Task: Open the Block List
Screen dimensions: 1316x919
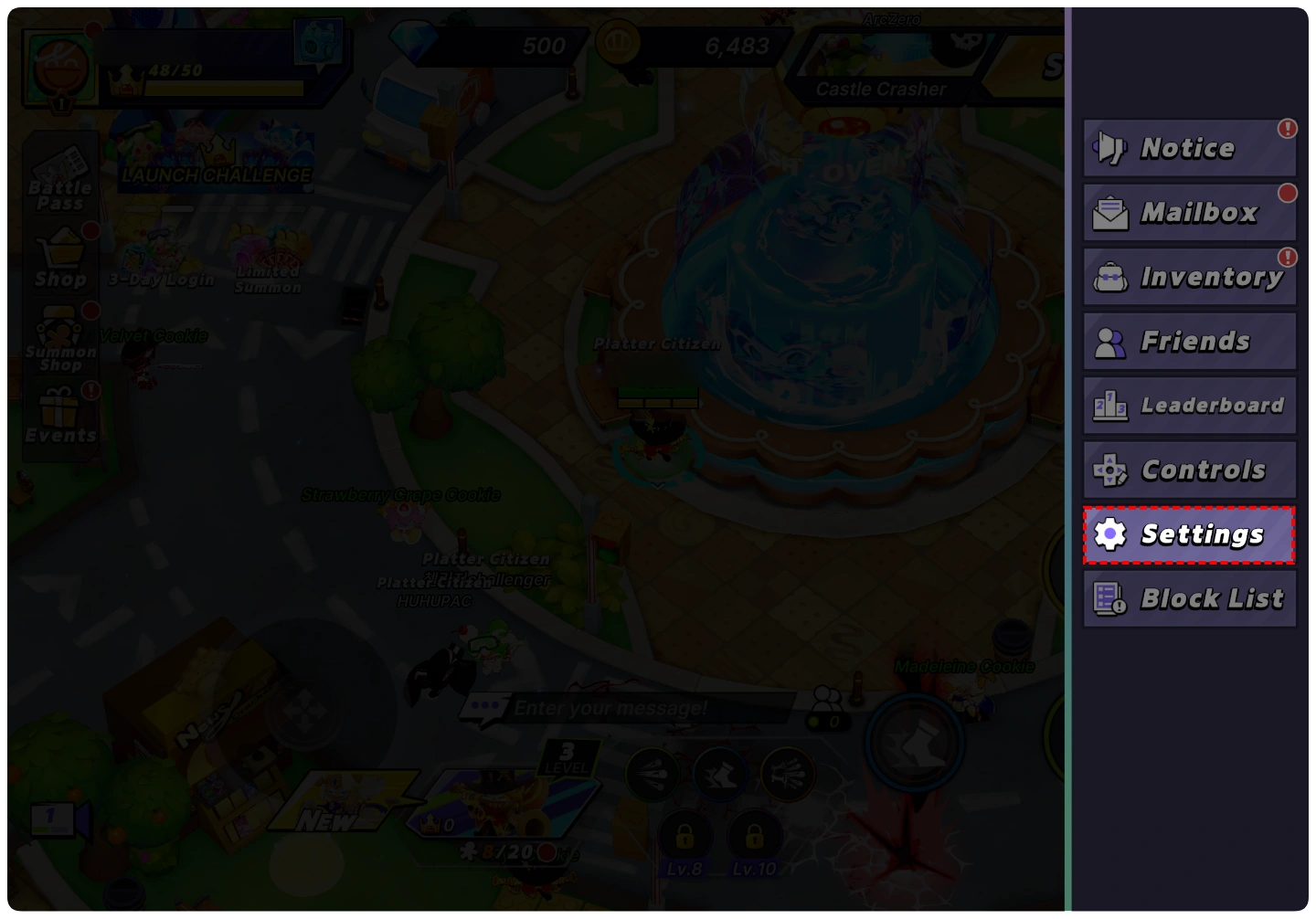Action: click(1189, 599)
